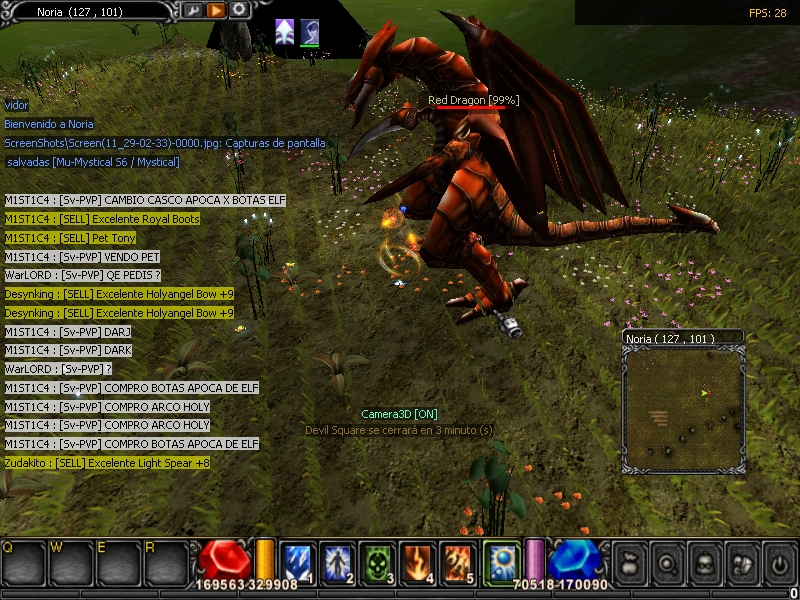This screenshot has height=600, width=800.
Task: Open the character helmet menu button
Action: click(x=703, y=563)
